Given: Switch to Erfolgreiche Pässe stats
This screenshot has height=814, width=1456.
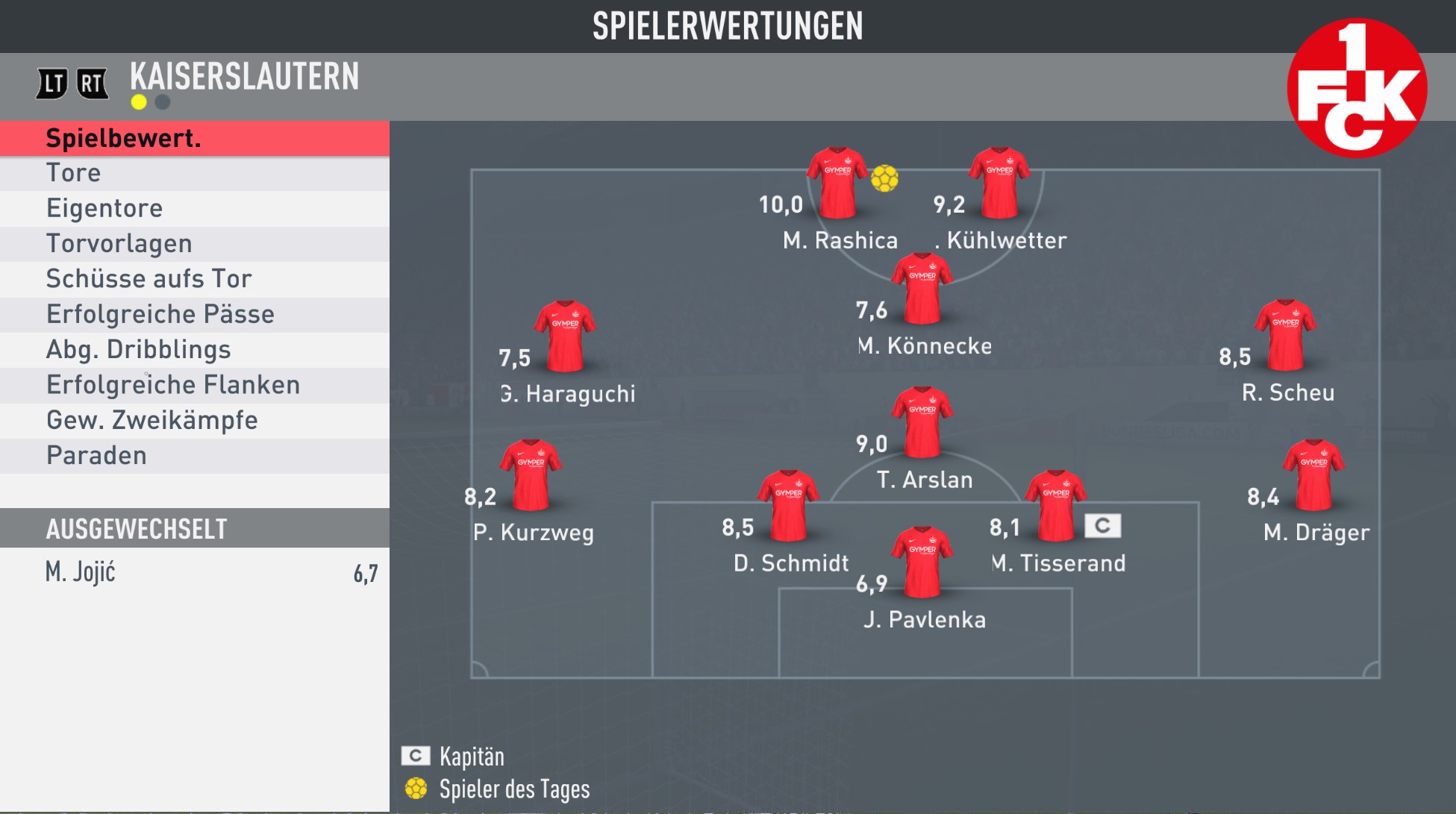Looking at the screenshot, I should tap(194, 314).
